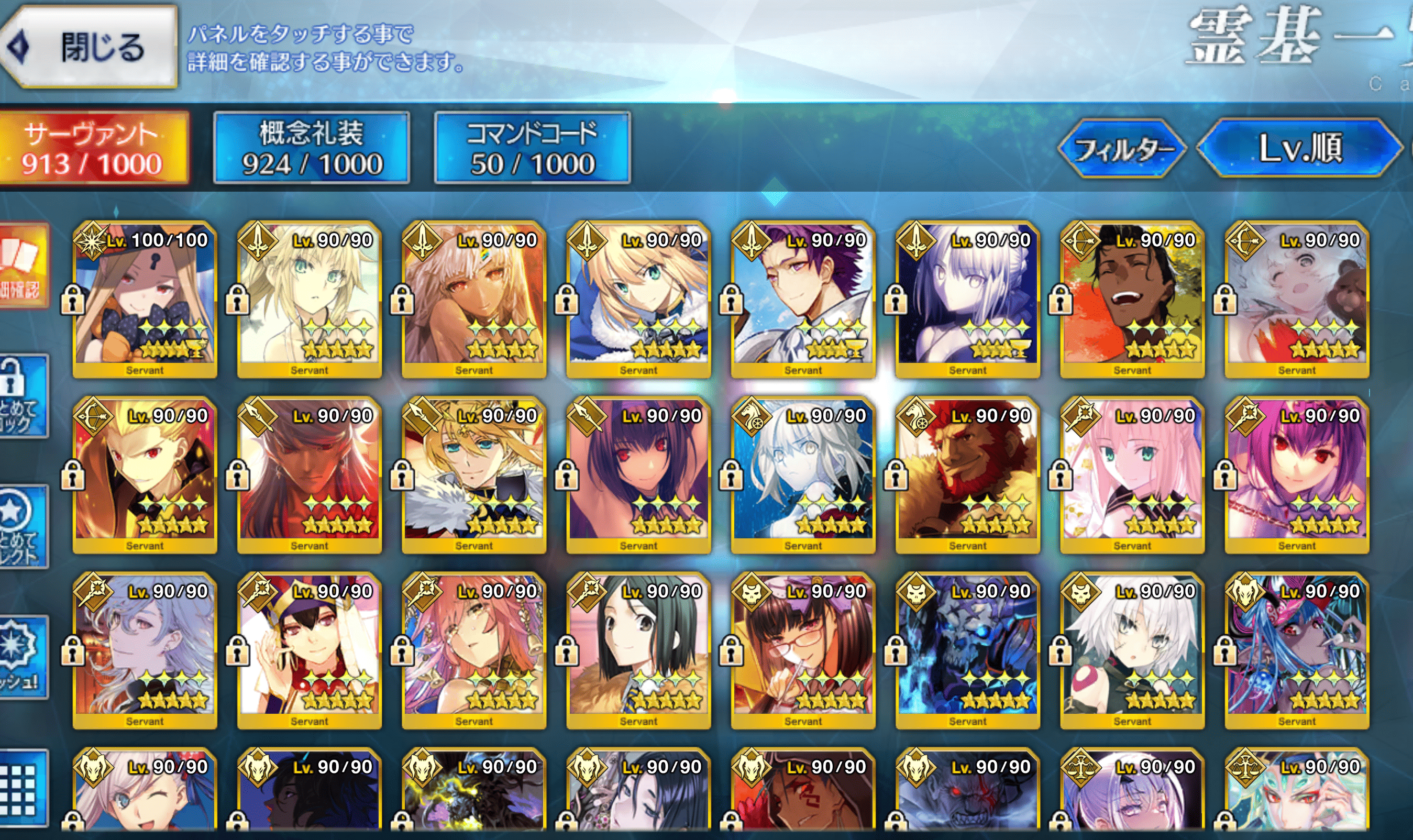
Task: Switch to the コマンドコード tab
Action: [532, 148]
